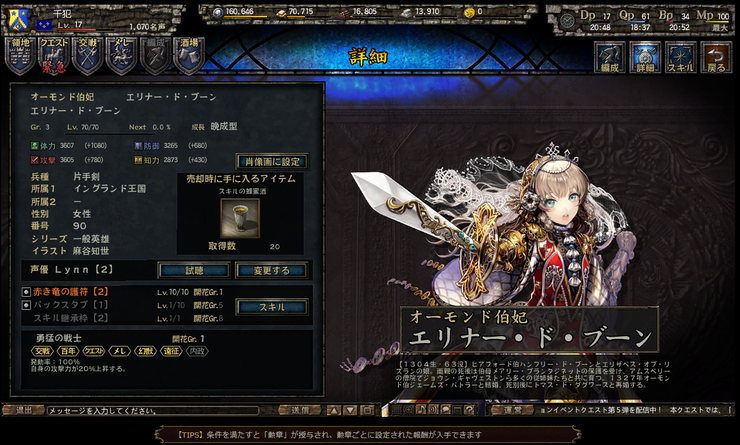Open the メレ melee shield menu
The width and height of the screenshot is (740, 445).
(x=121, y=56)
